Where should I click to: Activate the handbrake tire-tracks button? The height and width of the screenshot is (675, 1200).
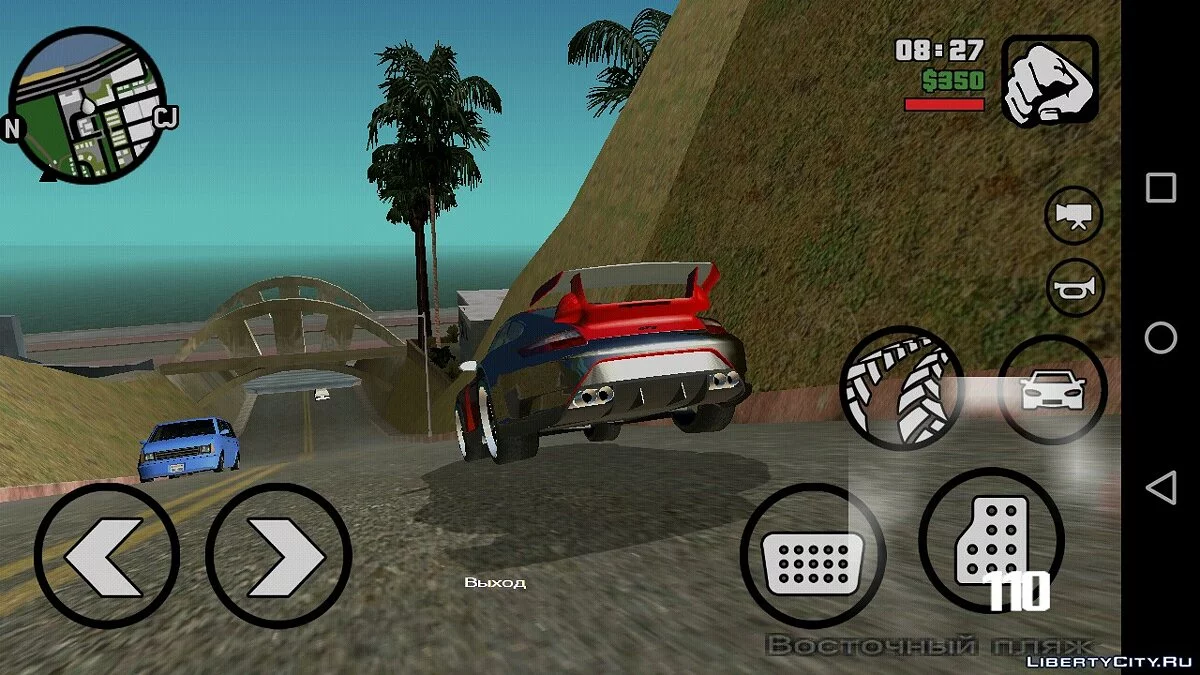[x=901, y=387]
